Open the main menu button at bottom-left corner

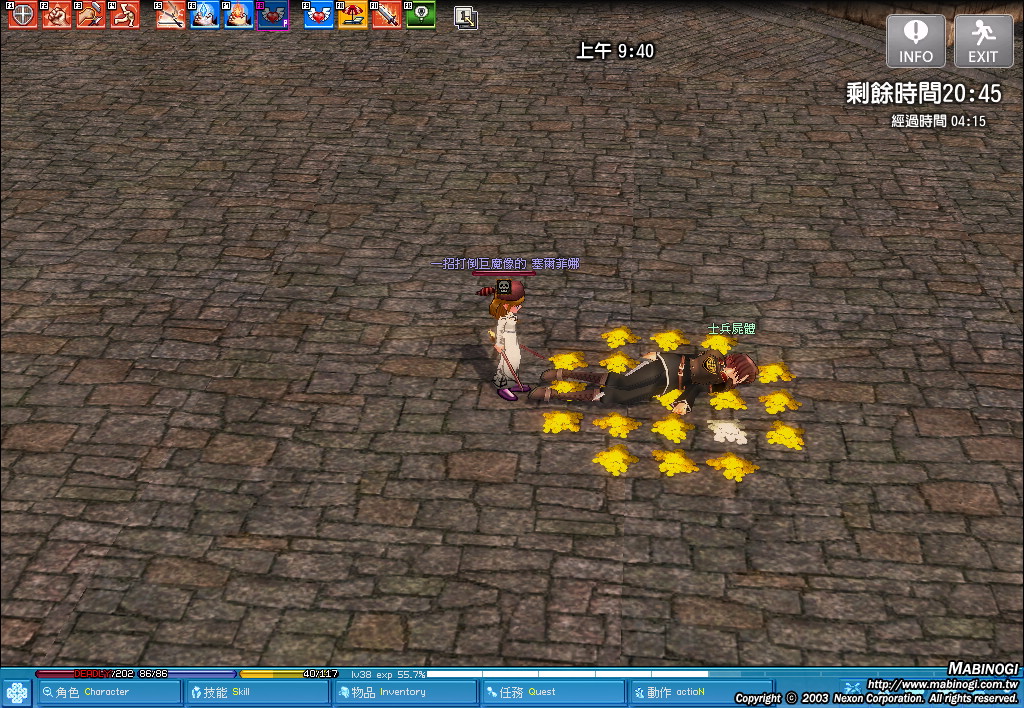point(16,692)
